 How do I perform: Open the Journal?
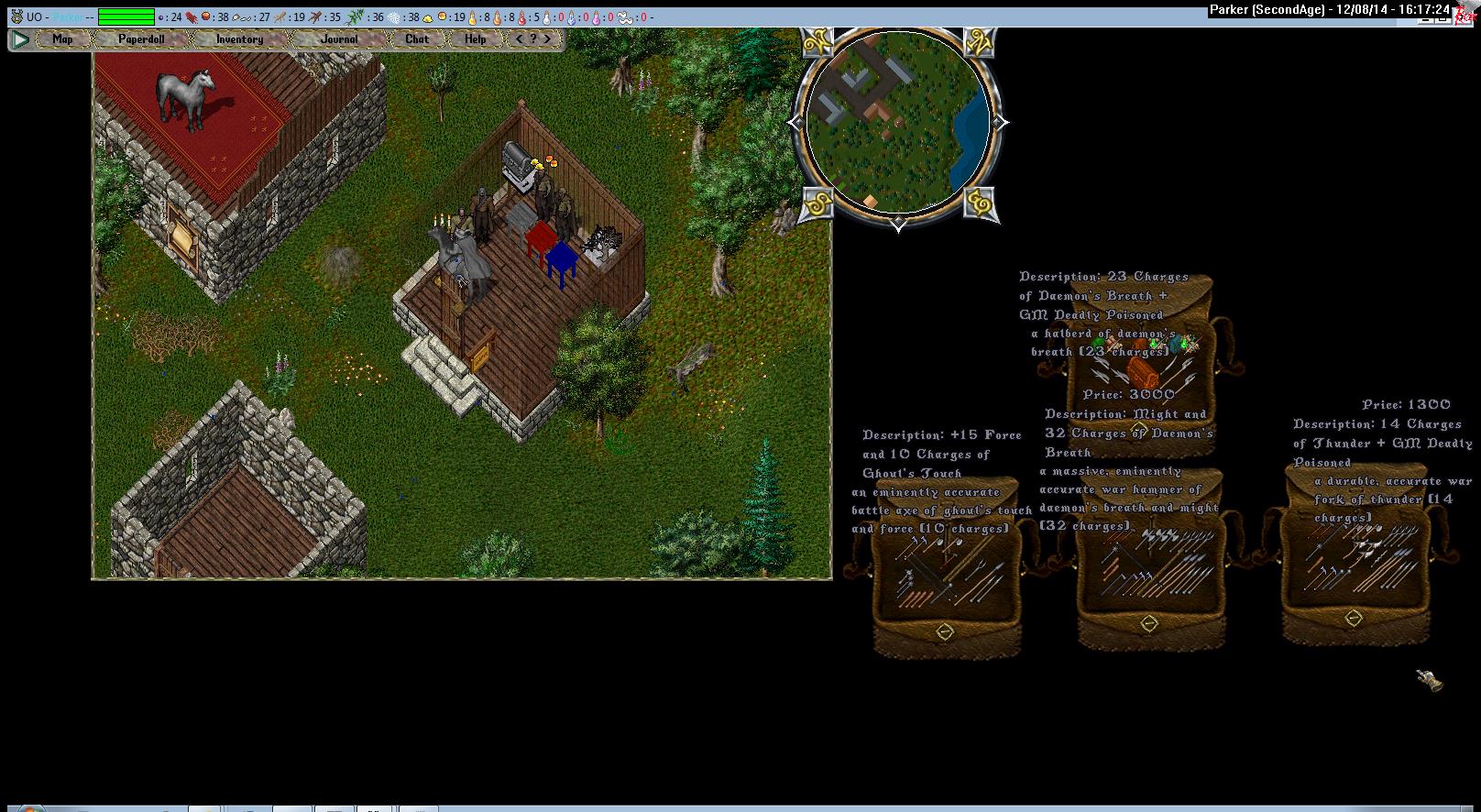pos(339,39)
